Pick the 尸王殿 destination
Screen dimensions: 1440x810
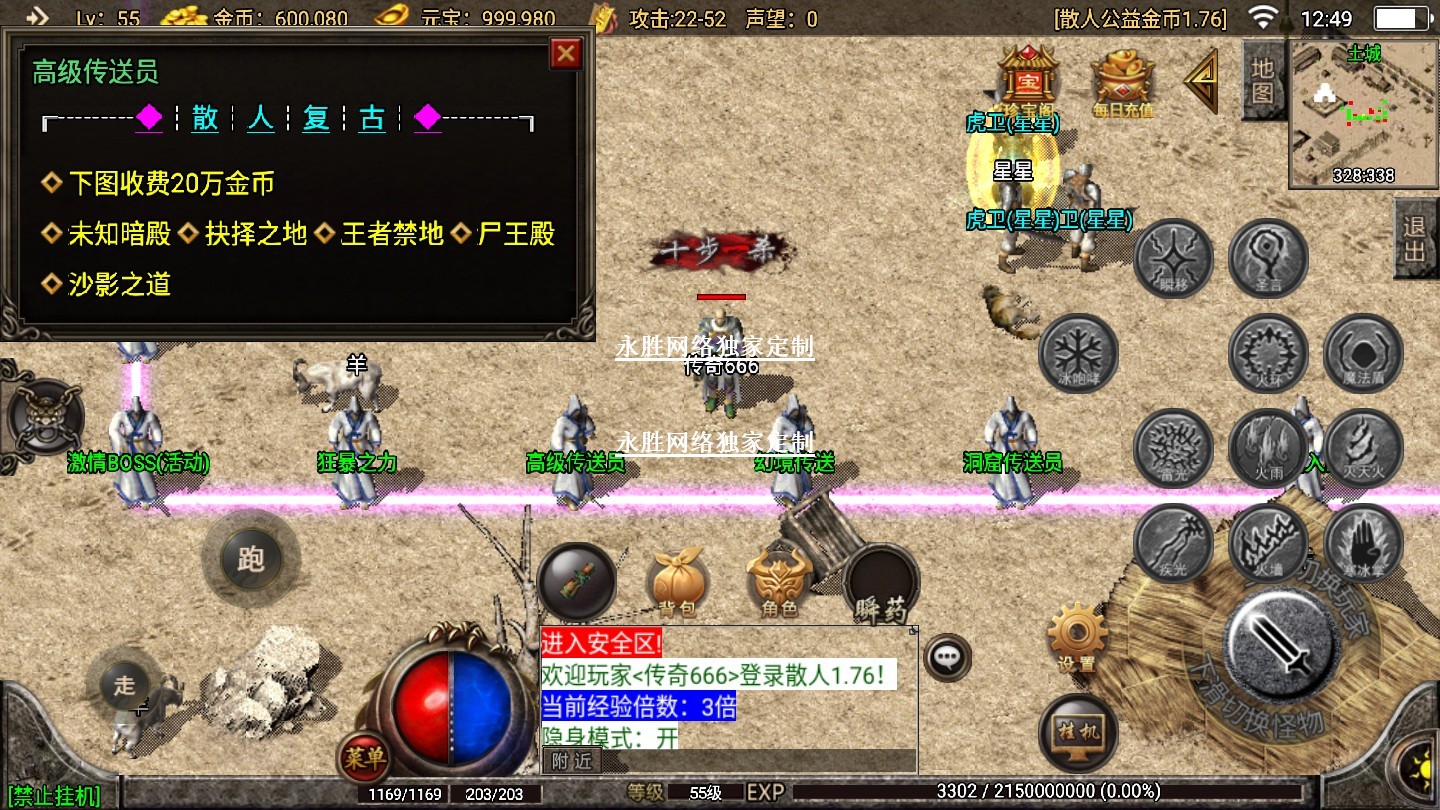(515, 235)
